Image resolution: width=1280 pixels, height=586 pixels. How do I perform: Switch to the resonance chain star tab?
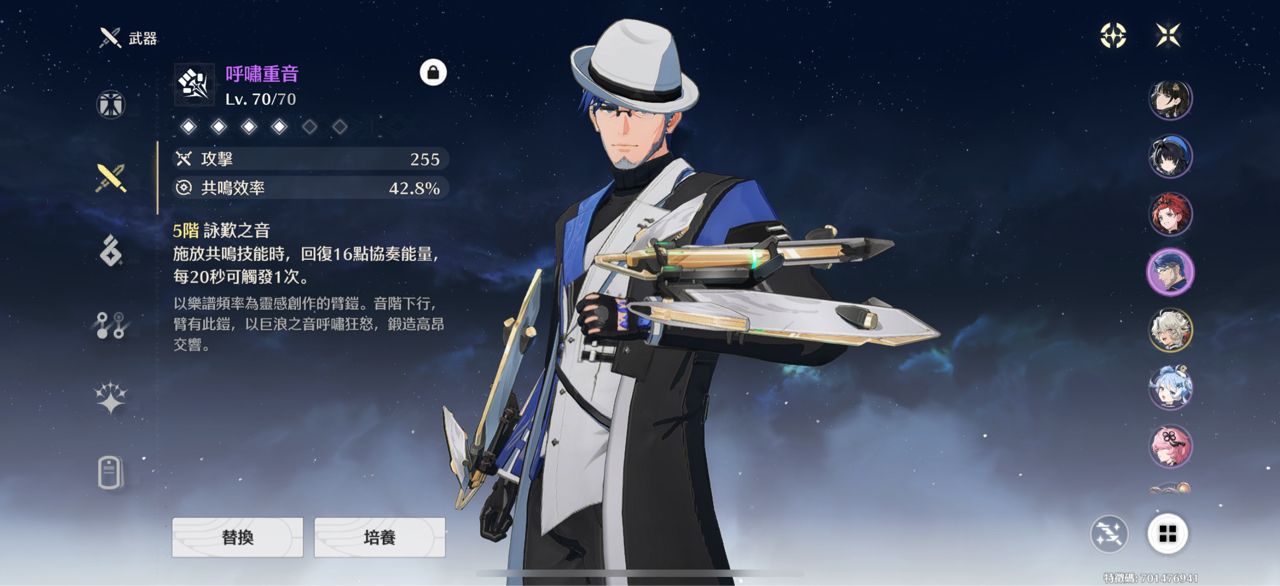click(x=111, y=398)
